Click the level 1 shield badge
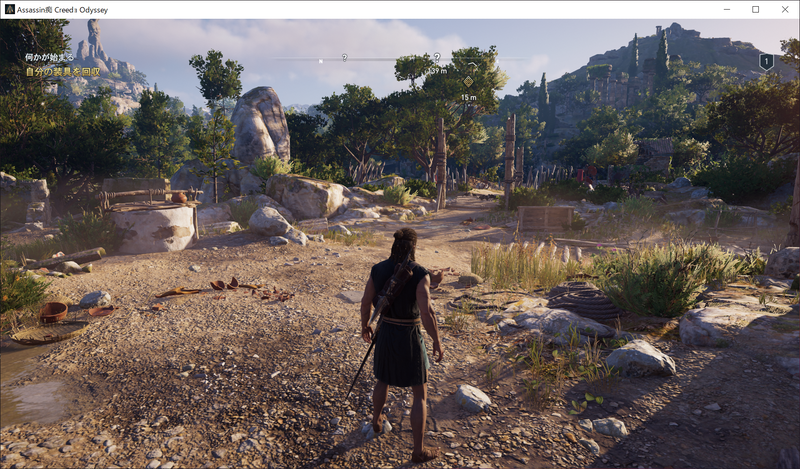Image resolution: width=800 pixels, height=469 pixels. tap(766, 62)
